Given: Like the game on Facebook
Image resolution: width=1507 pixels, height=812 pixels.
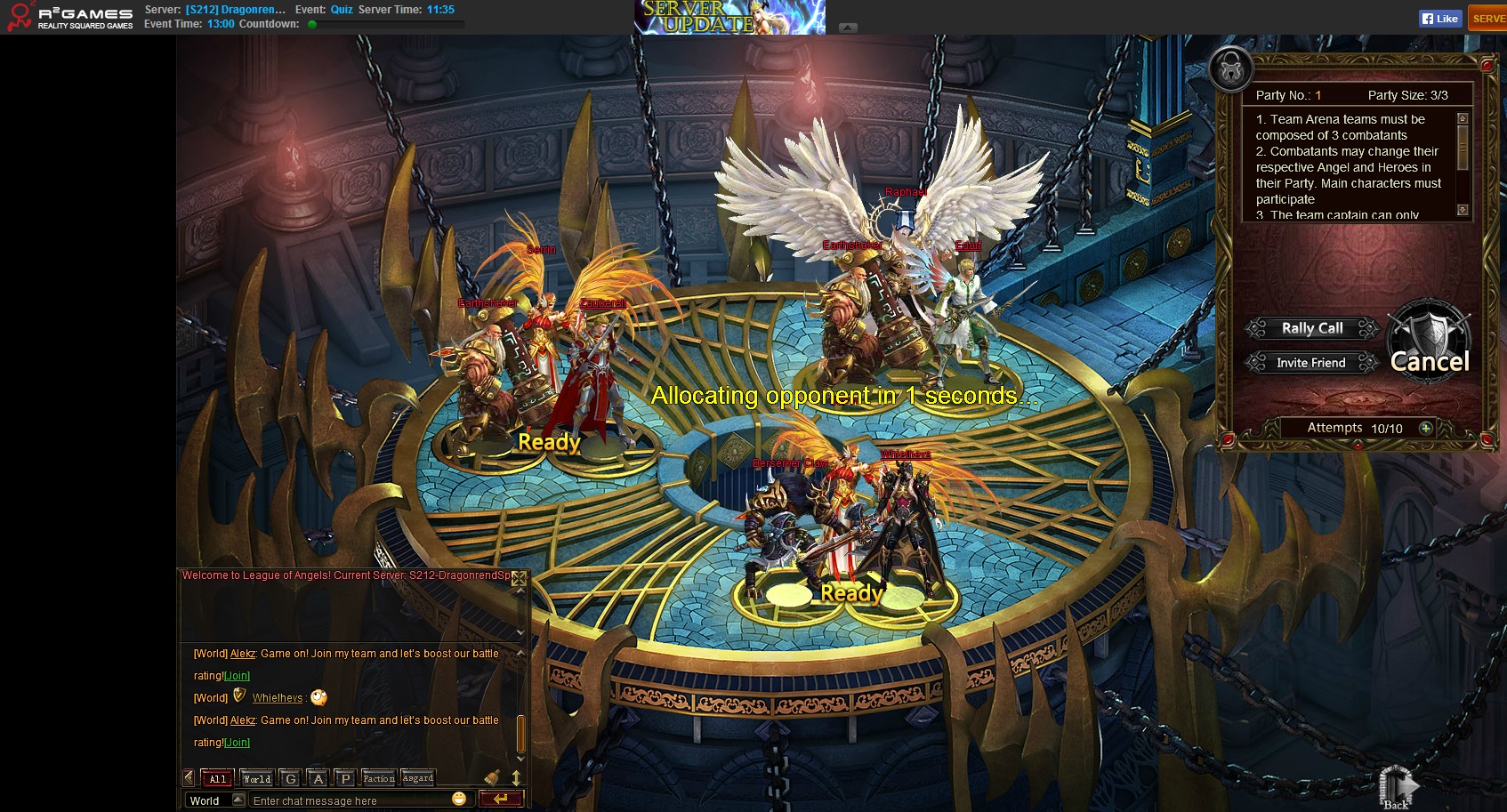Looking at the screenshot, I should (x=1440, y=19).
